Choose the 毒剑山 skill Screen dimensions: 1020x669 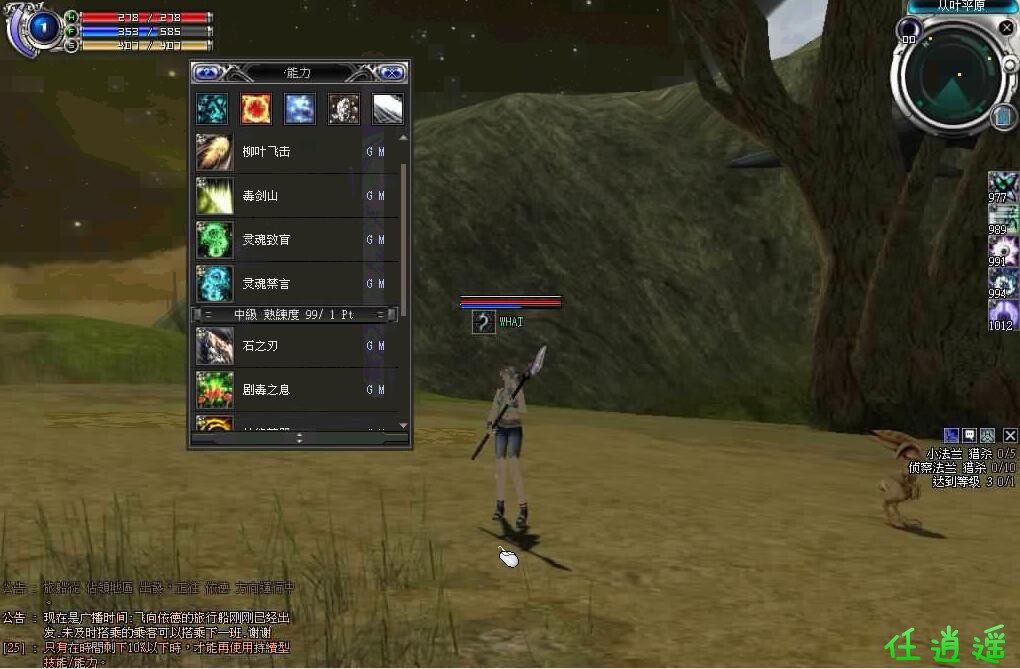pos(290,196)
